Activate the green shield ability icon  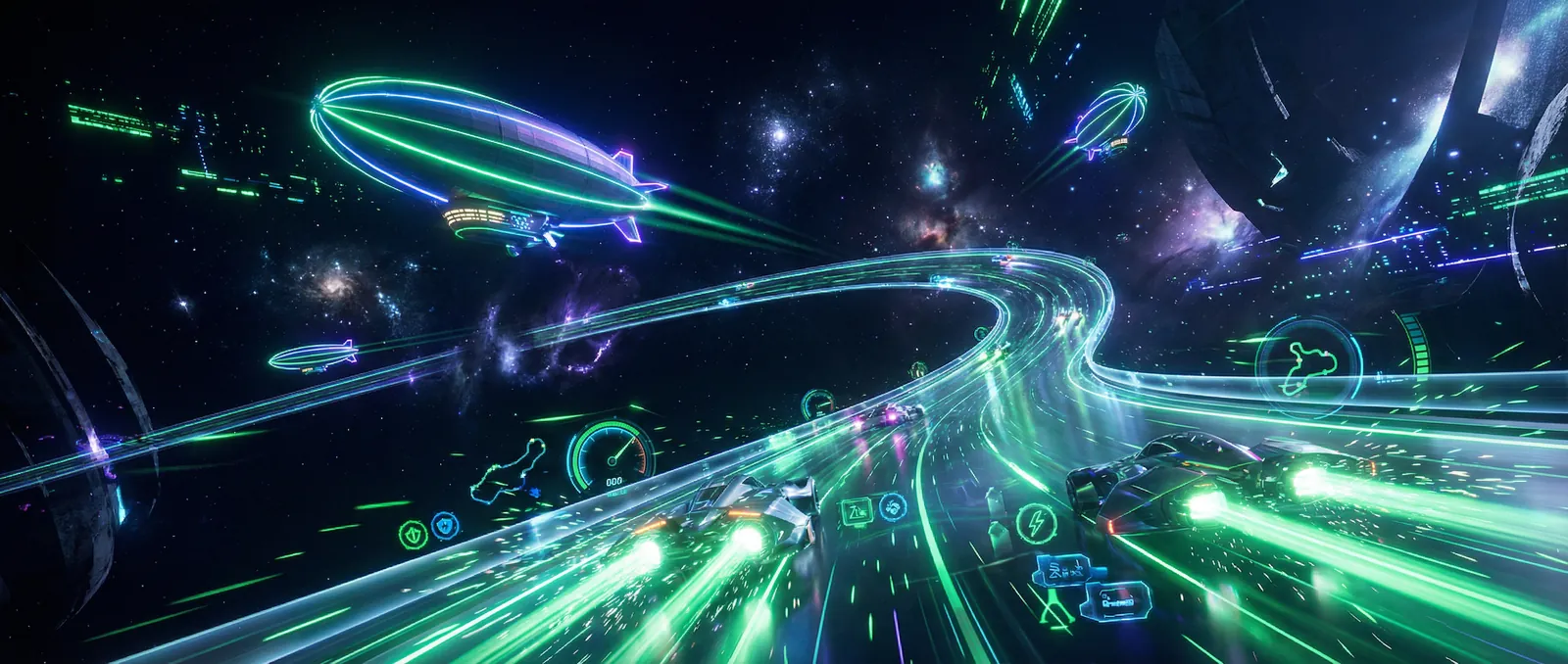[413, 533]
